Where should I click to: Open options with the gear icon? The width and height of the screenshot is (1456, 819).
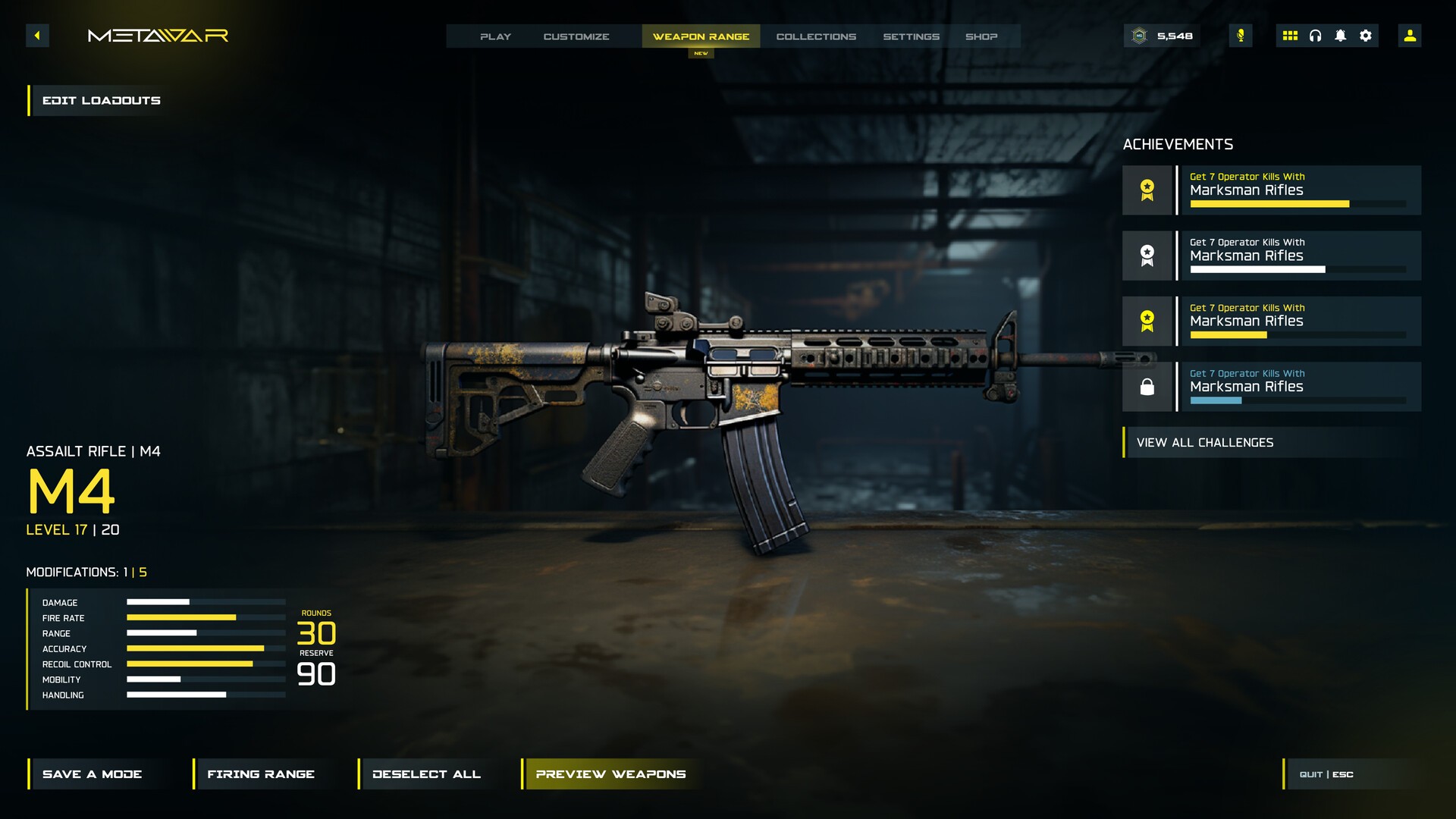point(1366,36)
